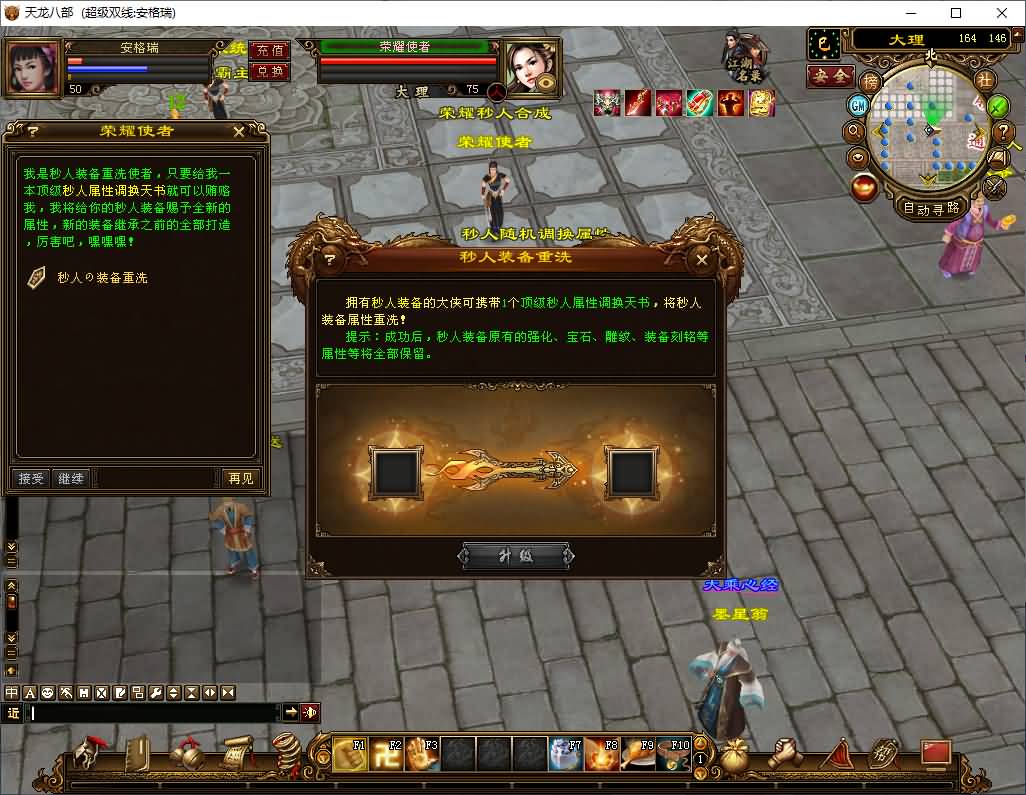Click the 充值 recharge button

pyautogui.click(x=269, y=50)
